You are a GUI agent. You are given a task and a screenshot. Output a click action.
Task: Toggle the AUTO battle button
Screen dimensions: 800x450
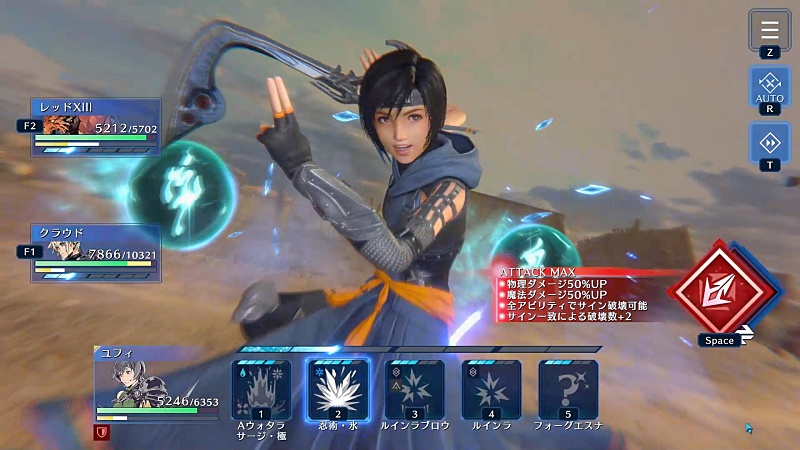click(x=769, y=86)
